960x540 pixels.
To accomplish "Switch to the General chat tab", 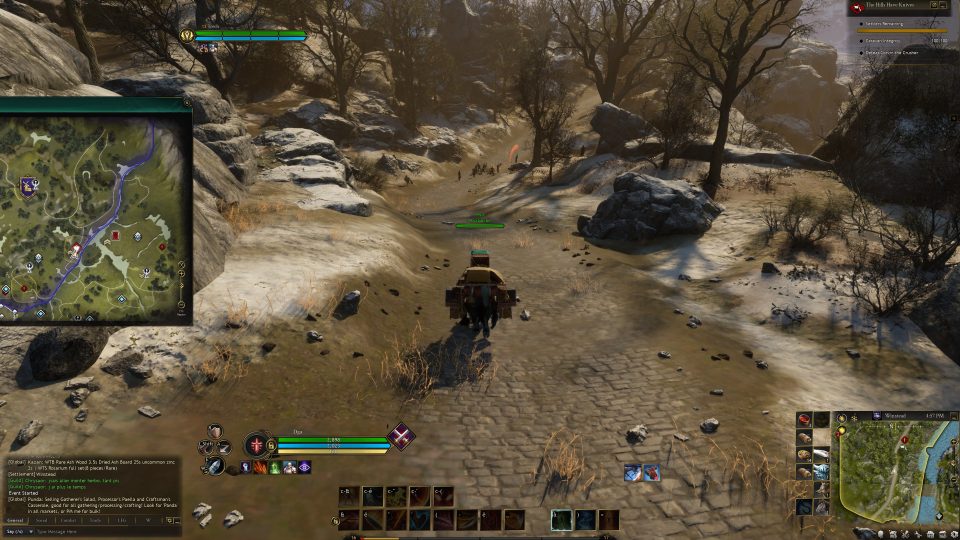I will click(17, 520).
